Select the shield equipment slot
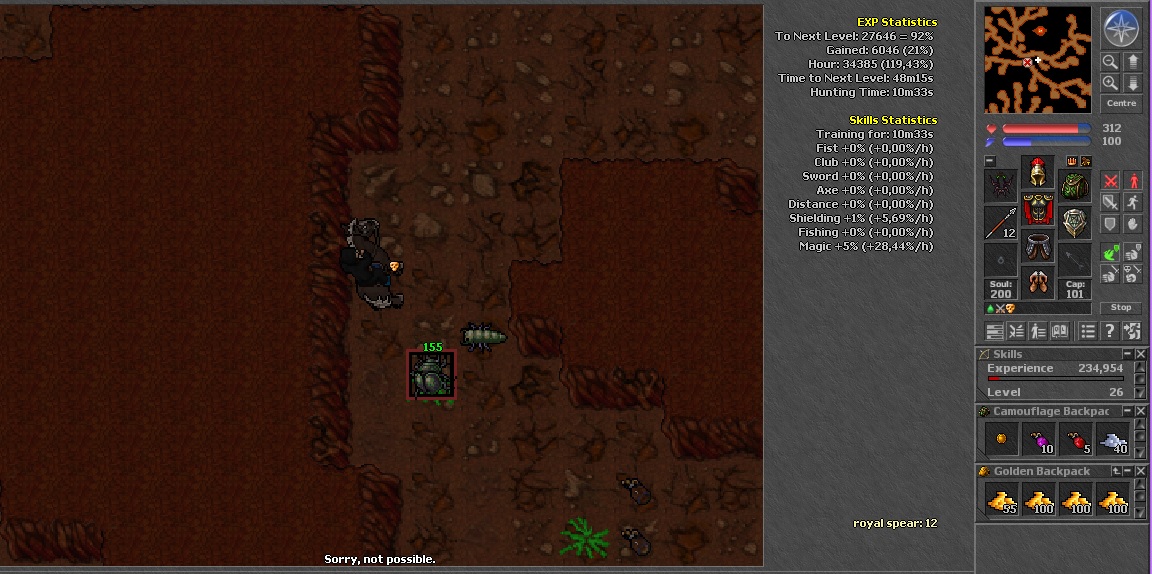 point(1074,224)
